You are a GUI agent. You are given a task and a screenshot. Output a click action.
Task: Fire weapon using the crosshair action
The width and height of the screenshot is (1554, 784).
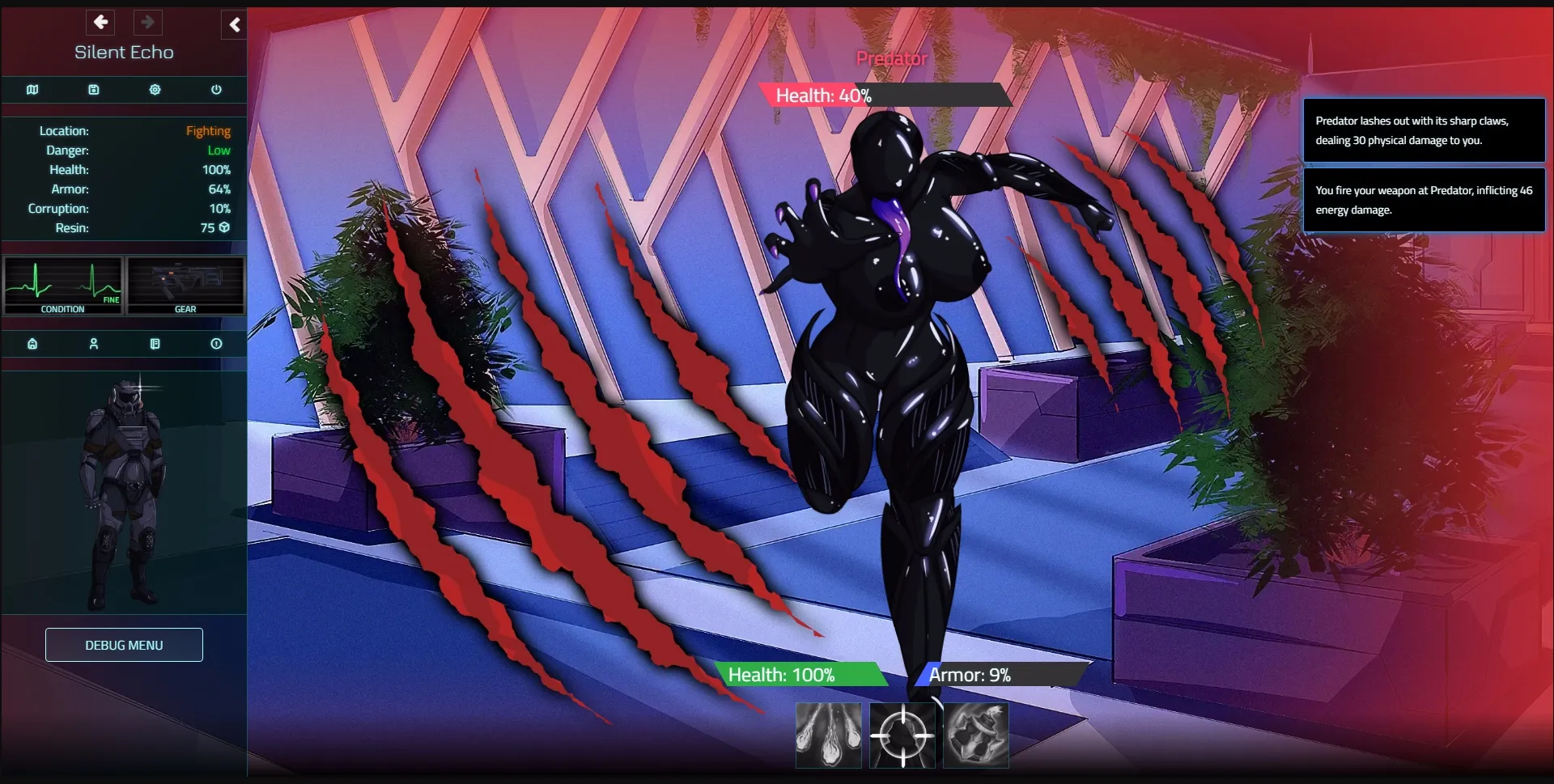(902, 735)
